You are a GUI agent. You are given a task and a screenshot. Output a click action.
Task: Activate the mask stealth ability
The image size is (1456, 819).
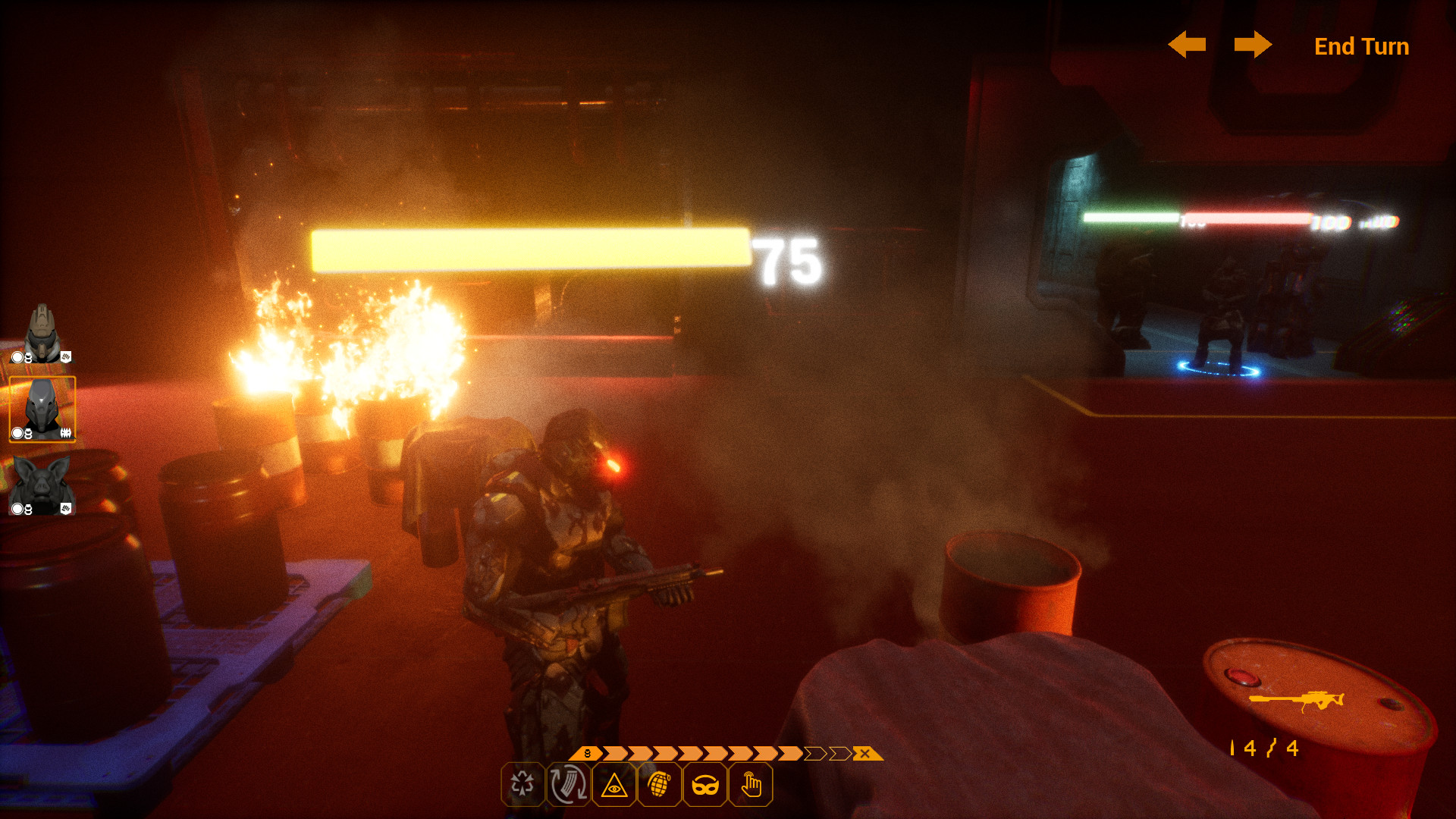(x=704, y=785)
